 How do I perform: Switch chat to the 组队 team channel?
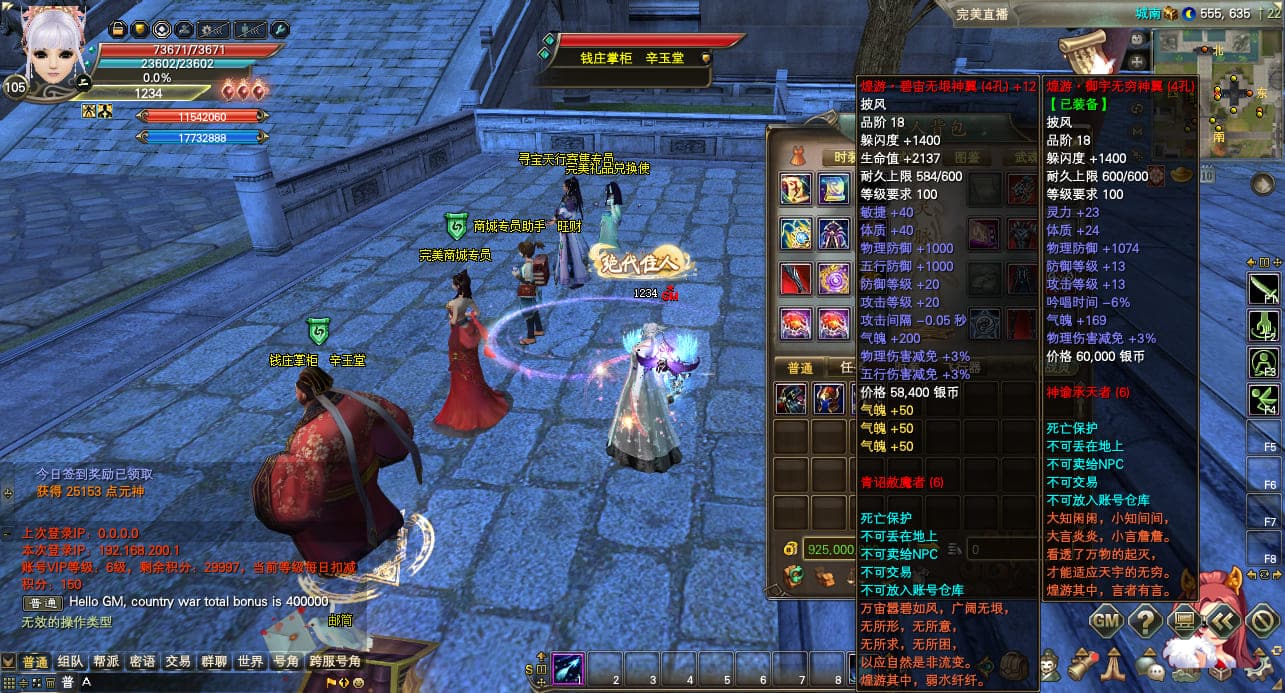(x=70, y=662)
